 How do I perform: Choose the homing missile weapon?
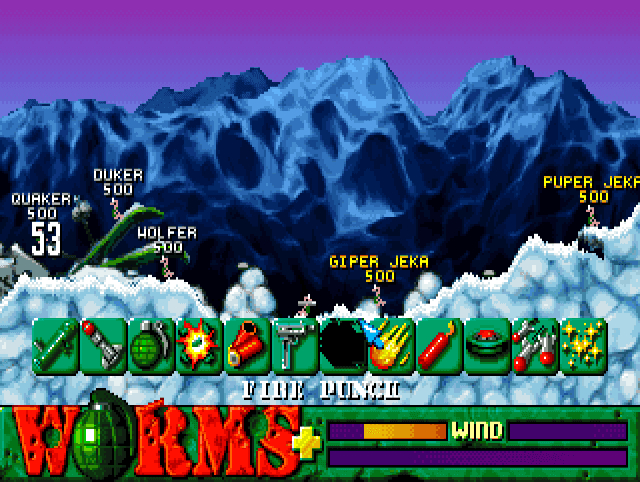point(103,343)
